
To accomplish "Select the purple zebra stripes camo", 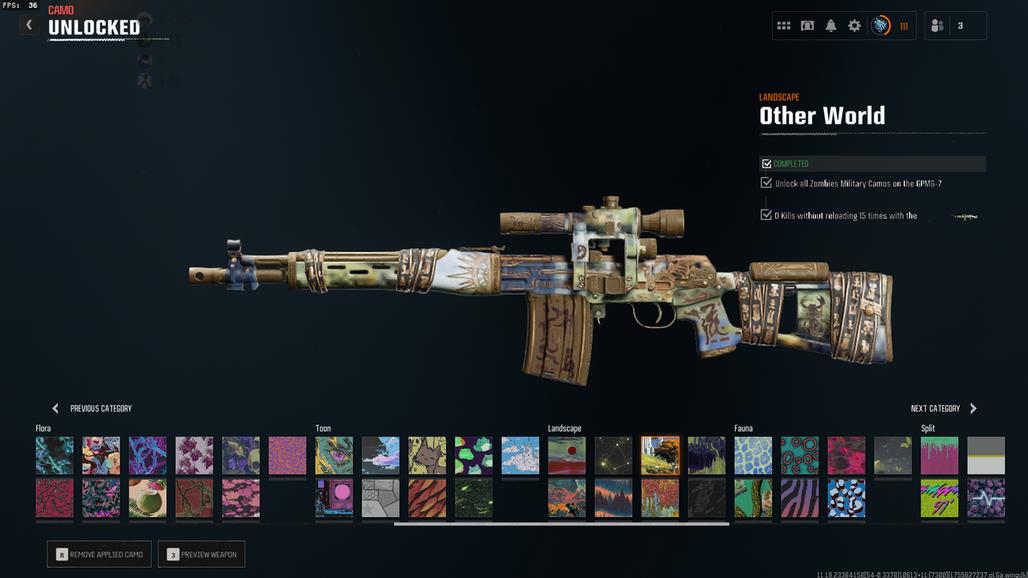I will [800, 497].
